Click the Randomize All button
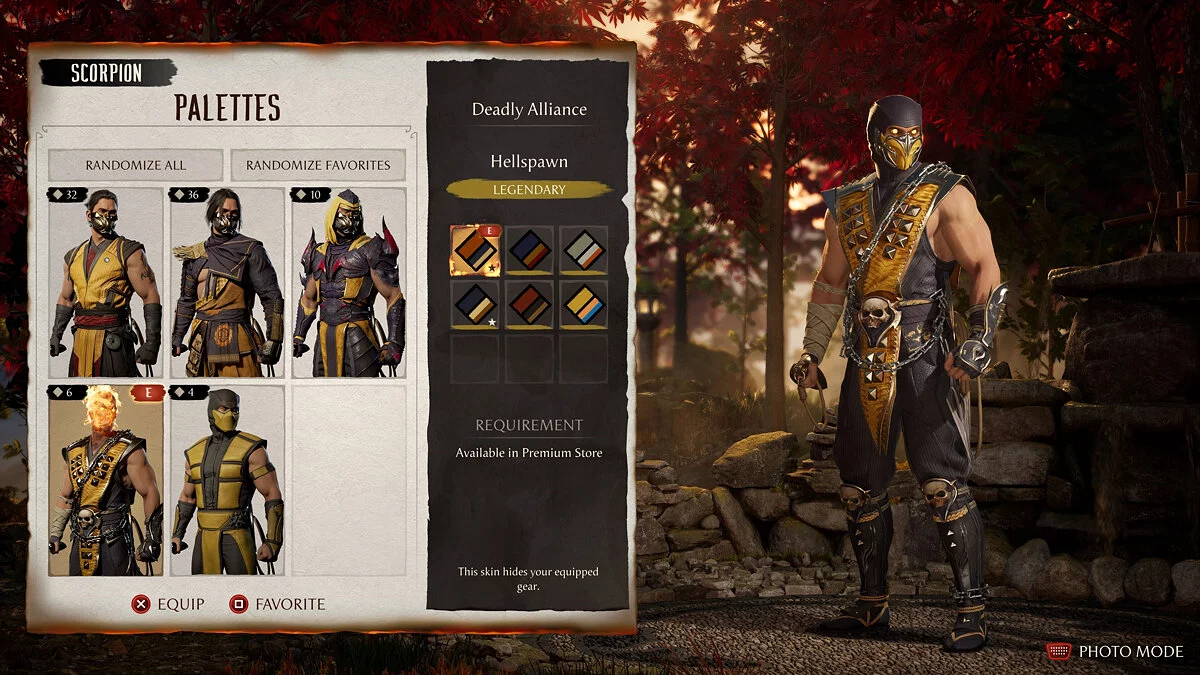 pos(135,165)
